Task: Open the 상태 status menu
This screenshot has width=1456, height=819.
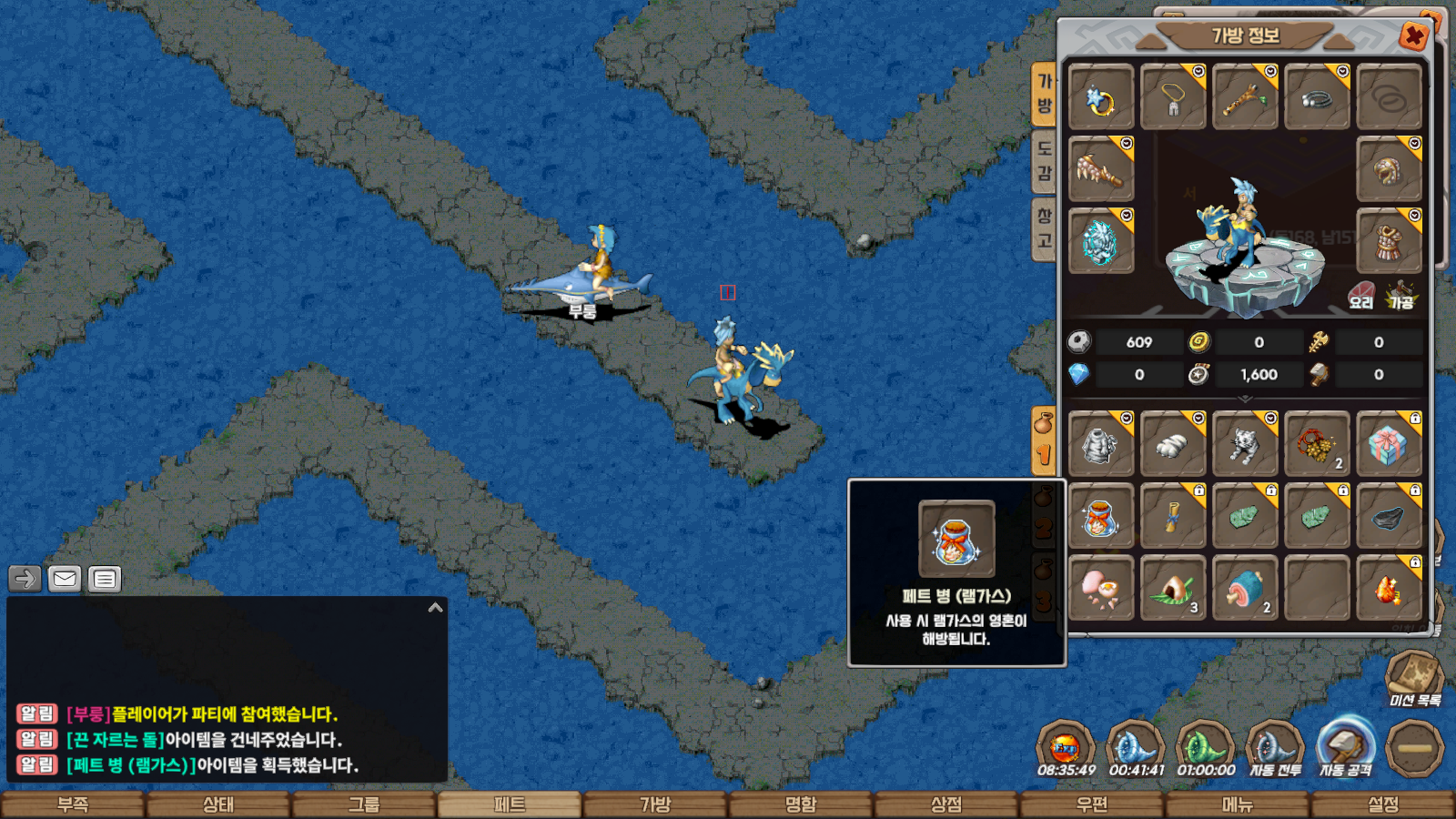Action: click(x=218, y=804)
